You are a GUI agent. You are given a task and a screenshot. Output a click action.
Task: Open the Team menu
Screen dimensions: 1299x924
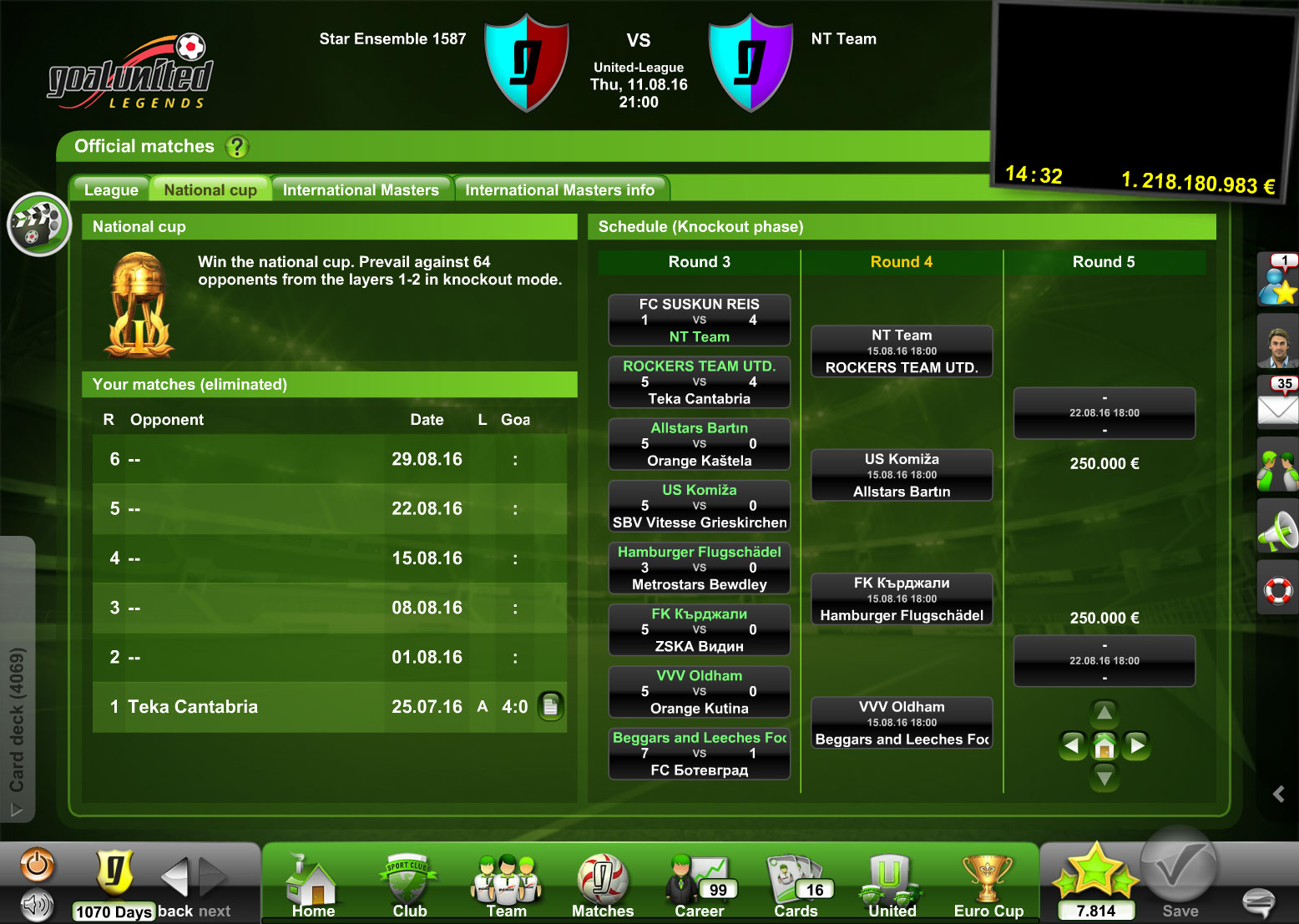point(506,886)
